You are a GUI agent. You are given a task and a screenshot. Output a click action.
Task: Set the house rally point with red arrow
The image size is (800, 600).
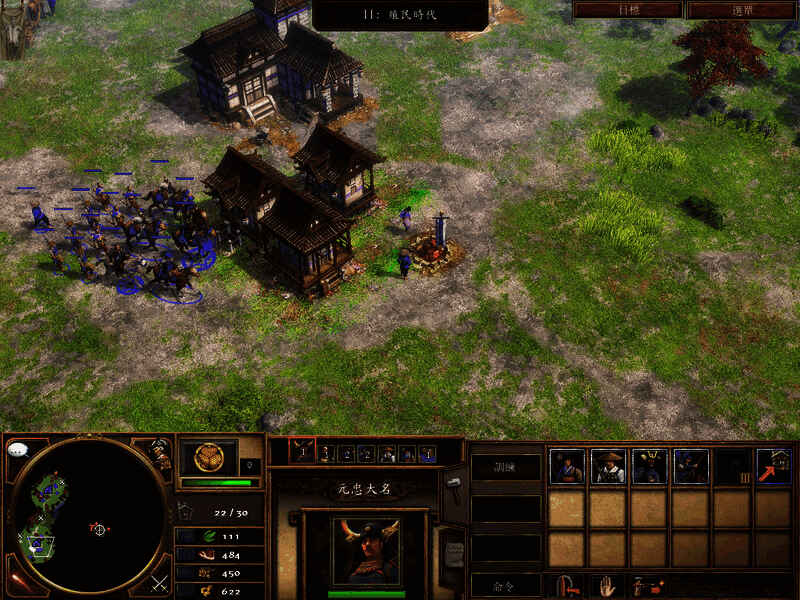[773, 466]
